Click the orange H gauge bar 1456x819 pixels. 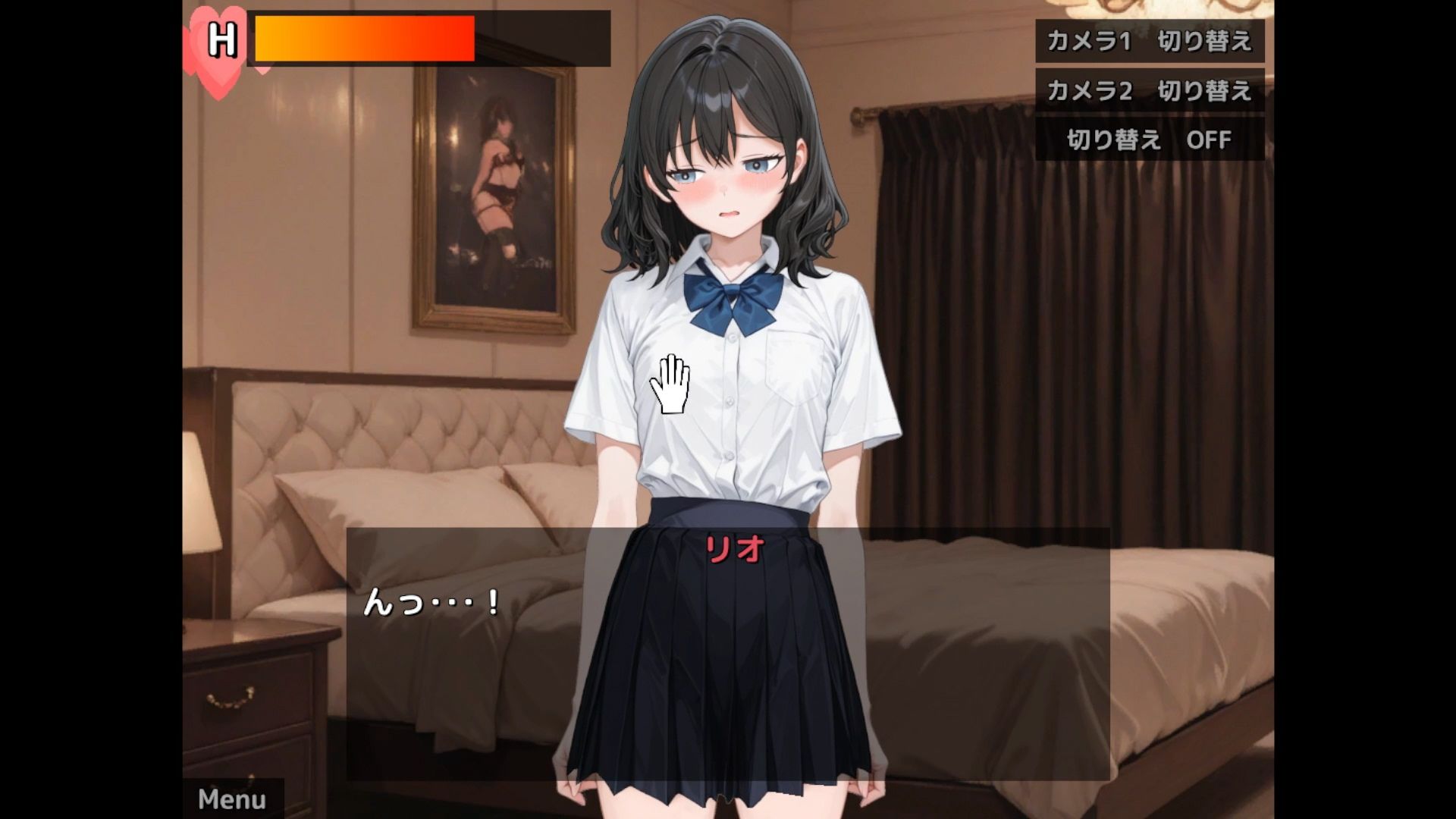(364, 39)
